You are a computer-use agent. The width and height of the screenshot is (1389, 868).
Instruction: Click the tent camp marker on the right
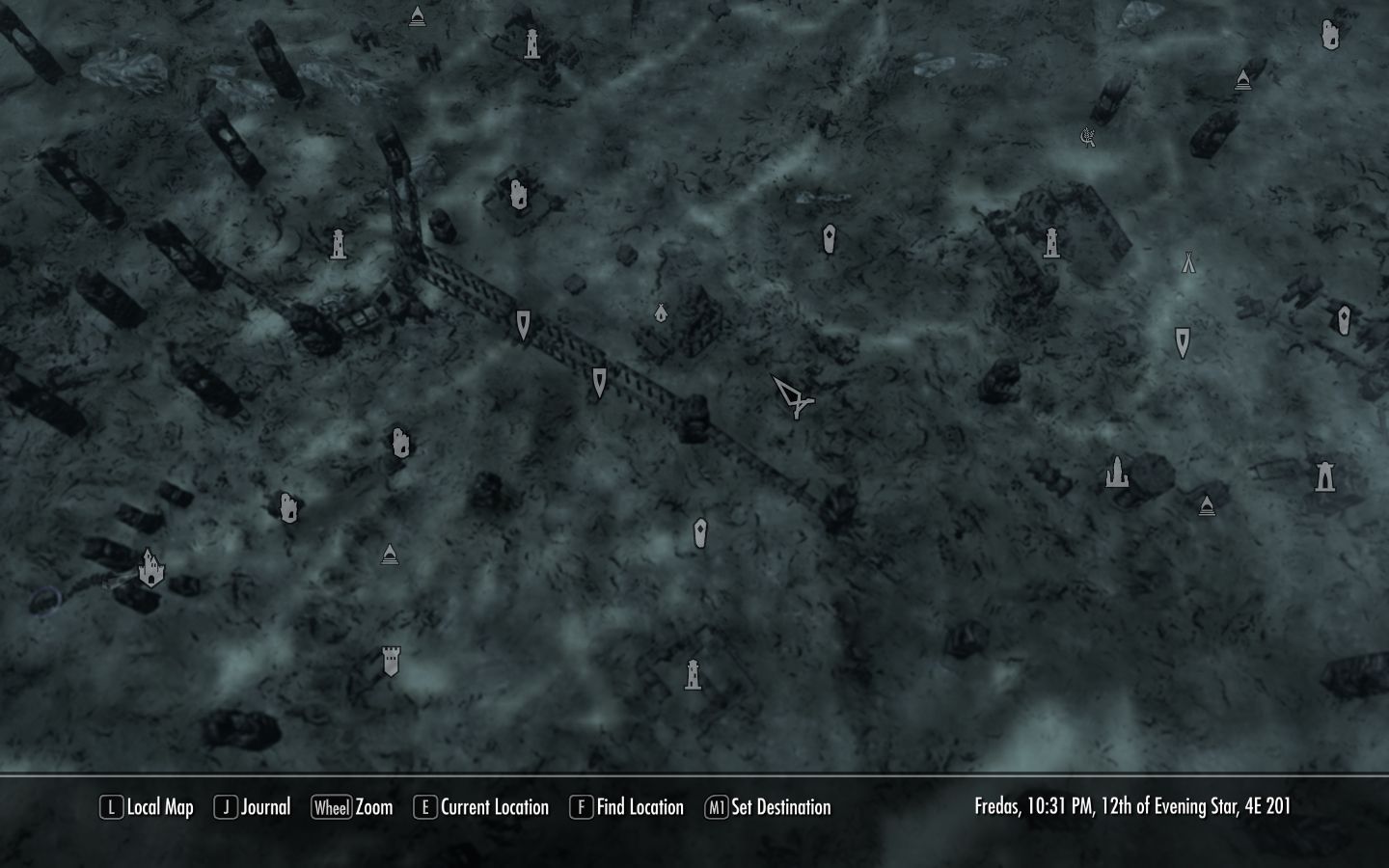pos(1187,260)
